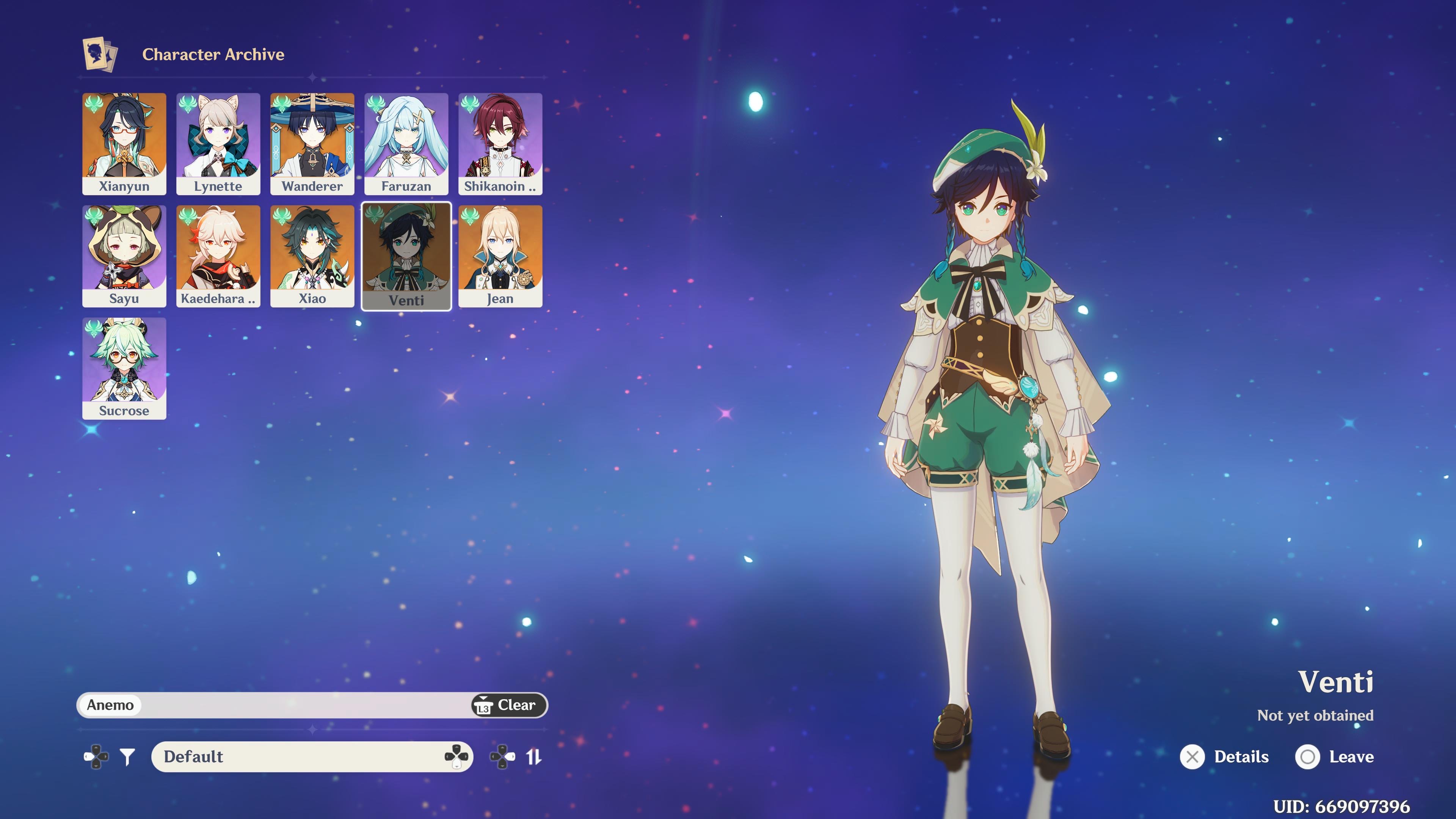Image resolution: width=1456 pixels, height=819 pixels.
Task: Open Shikanoin Heizou's card
Action: pyautogui.click(x=500, y=144)
